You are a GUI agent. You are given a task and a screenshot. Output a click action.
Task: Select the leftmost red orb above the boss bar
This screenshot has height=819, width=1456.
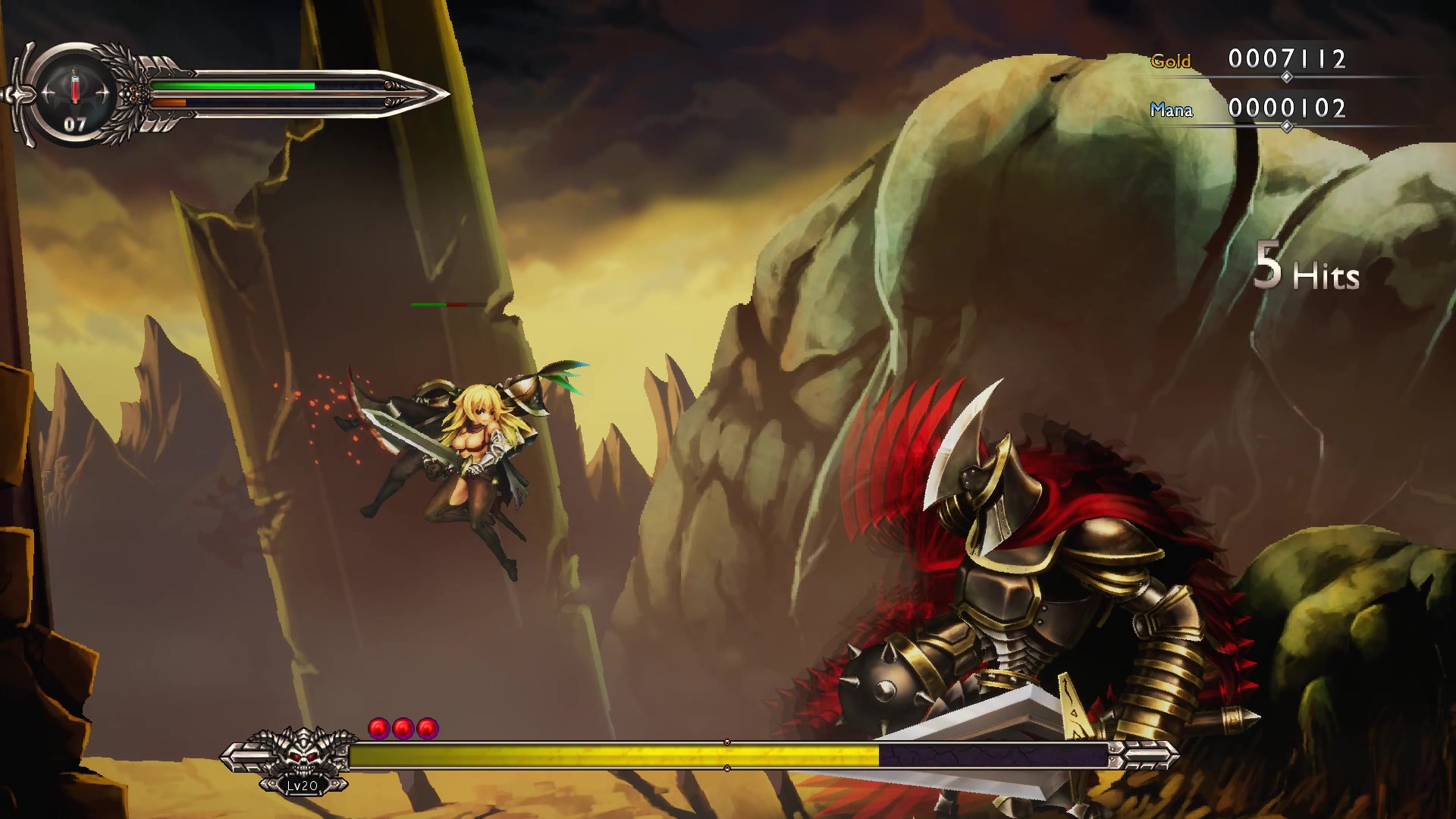[x=376, y=726]
